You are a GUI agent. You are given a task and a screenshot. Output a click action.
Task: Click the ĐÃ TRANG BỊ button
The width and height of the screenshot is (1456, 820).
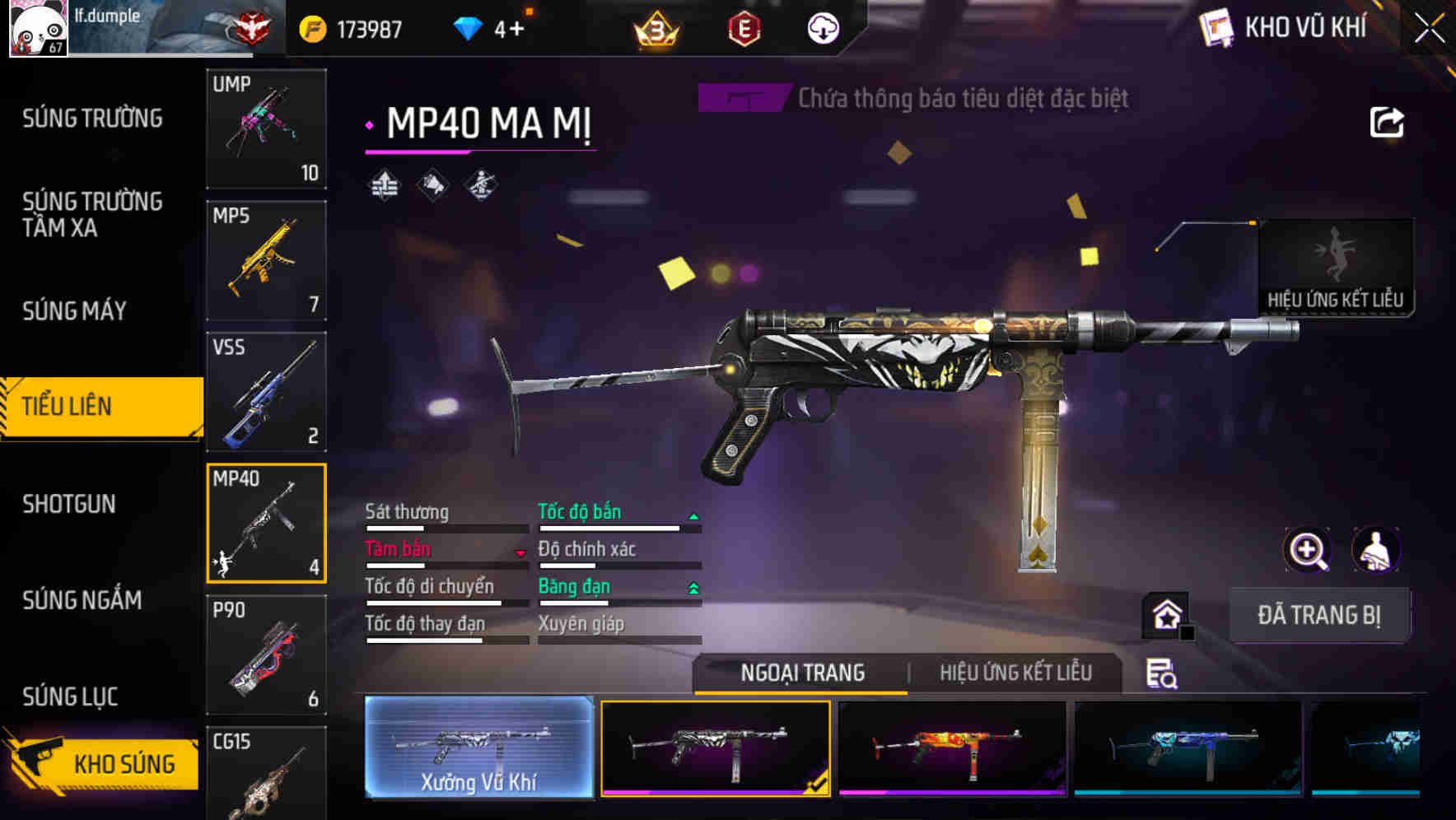click(x=1320, y=614)
